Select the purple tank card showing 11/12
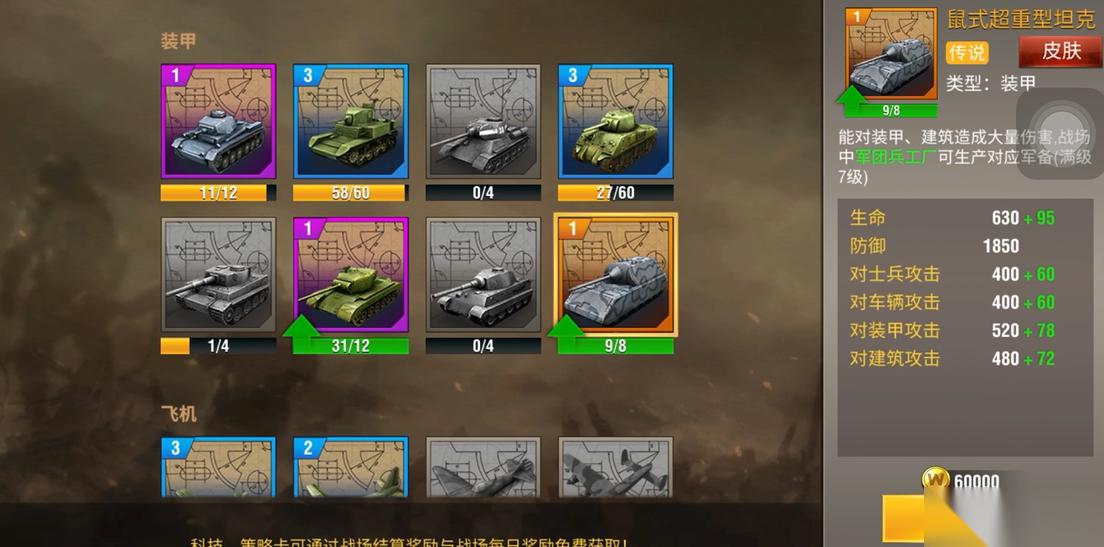Screen dimensions: 1104x547 pyautogui.click(x=218, y=122)
